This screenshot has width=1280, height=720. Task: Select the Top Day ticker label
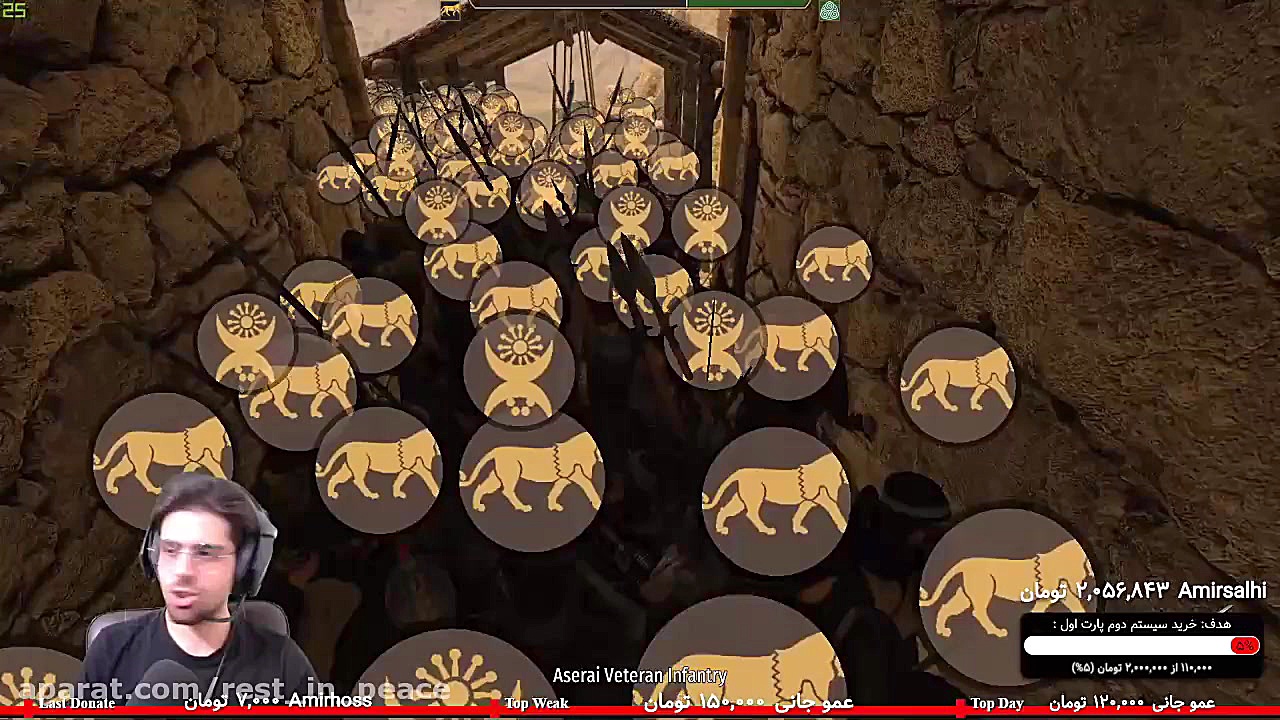(997, 703)
